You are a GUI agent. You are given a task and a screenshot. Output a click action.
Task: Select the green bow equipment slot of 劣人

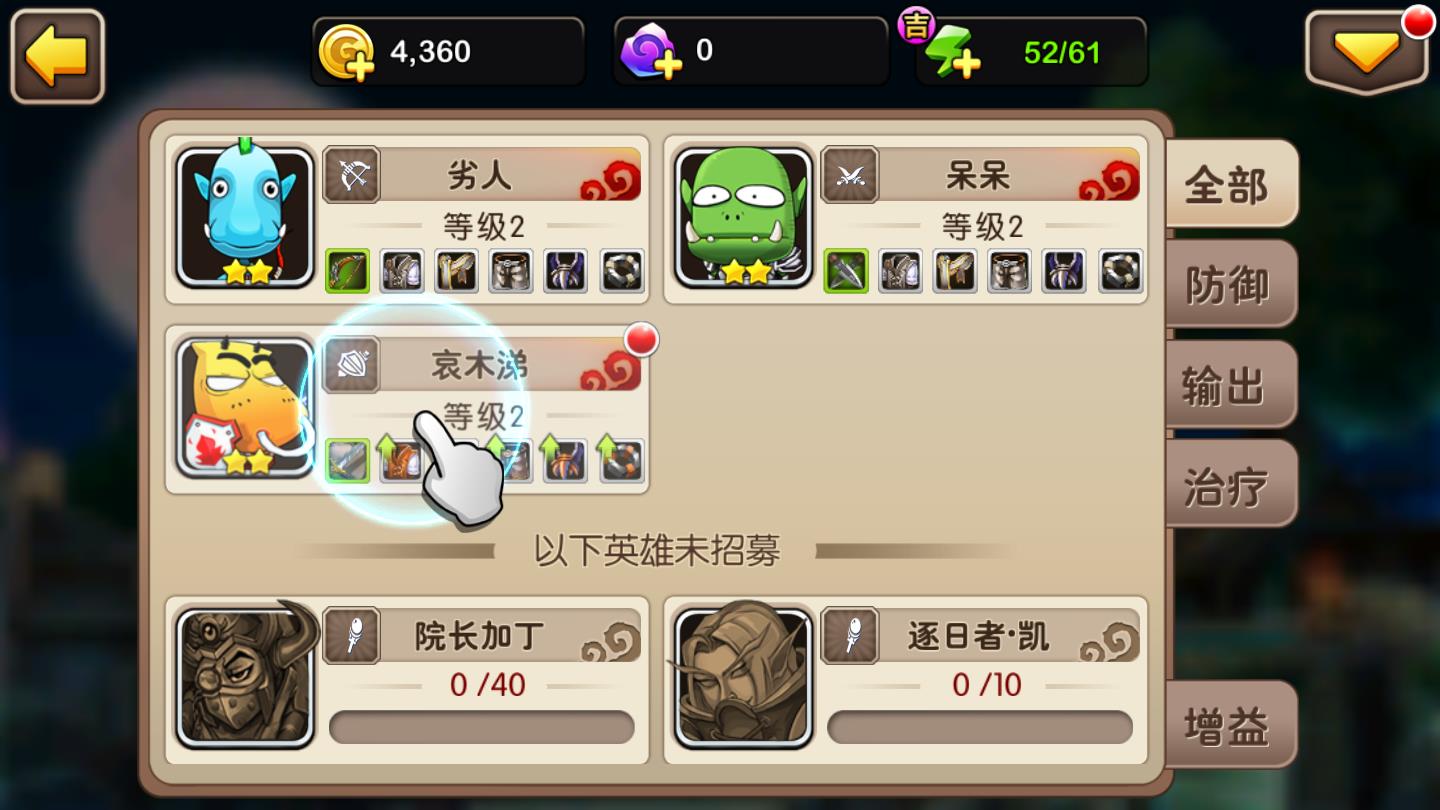pos(345,271)
